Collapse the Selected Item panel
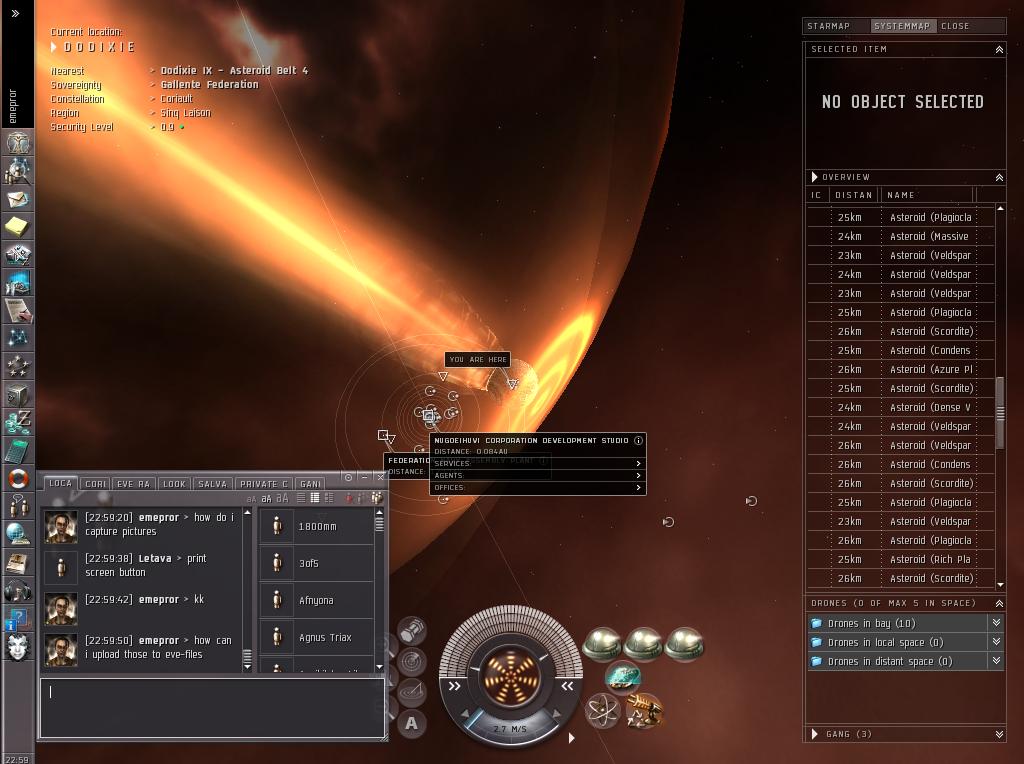The width and height of the screenshot is (1024, 764). (998, 49)
